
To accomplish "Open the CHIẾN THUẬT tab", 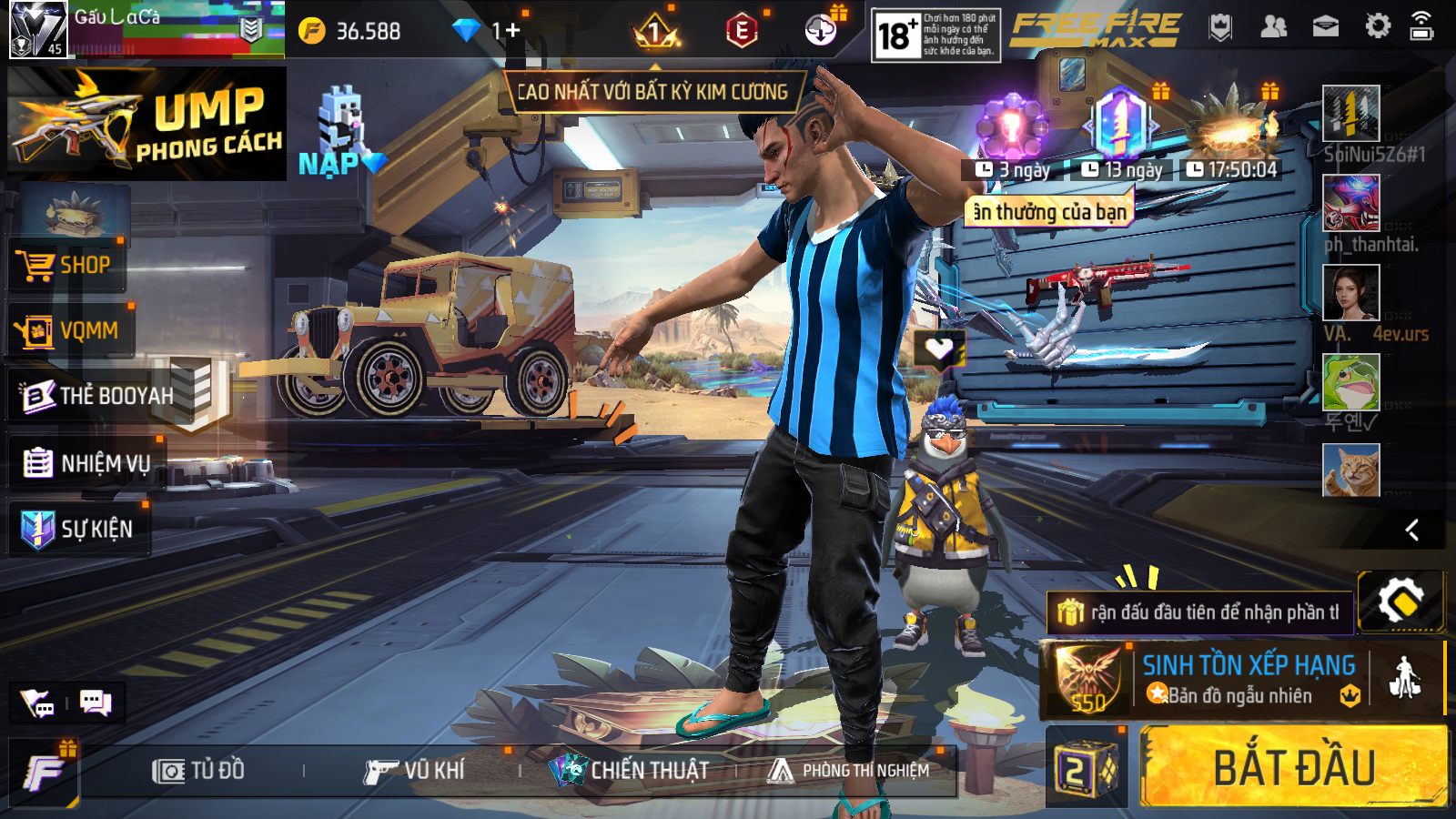I will point(630,771).
